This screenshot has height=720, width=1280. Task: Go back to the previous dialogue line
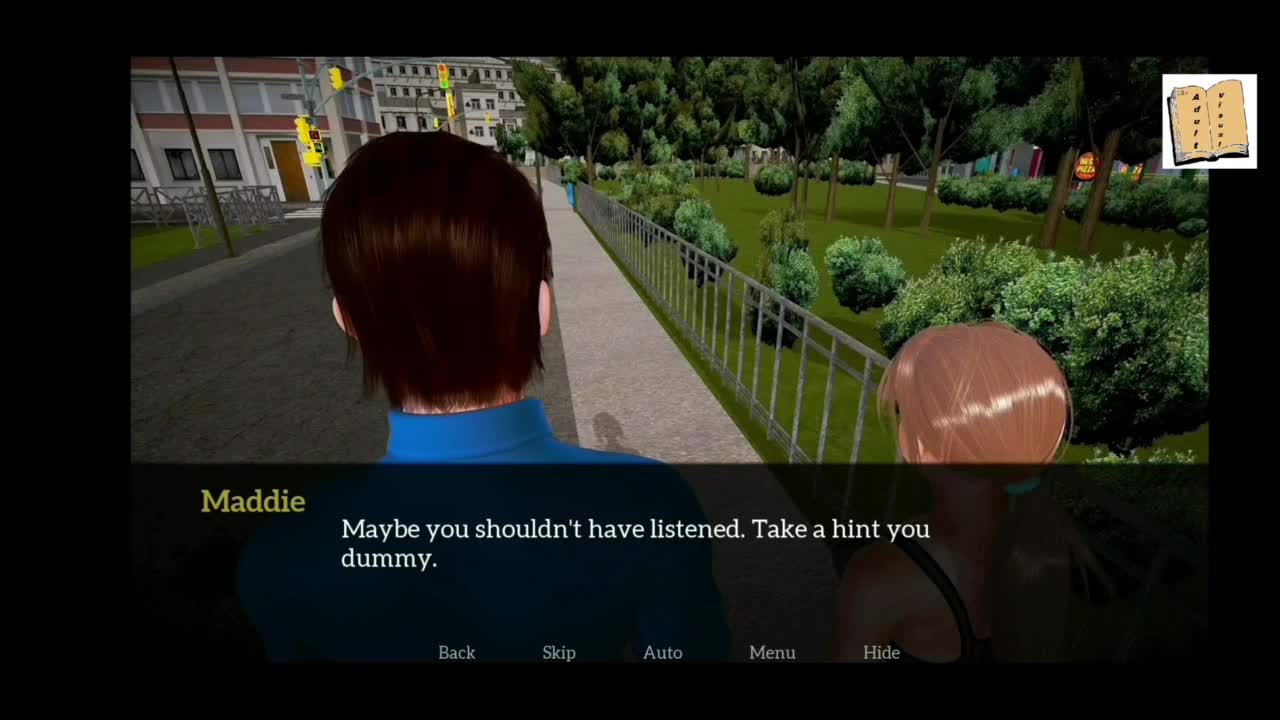[x=456, y=653]
